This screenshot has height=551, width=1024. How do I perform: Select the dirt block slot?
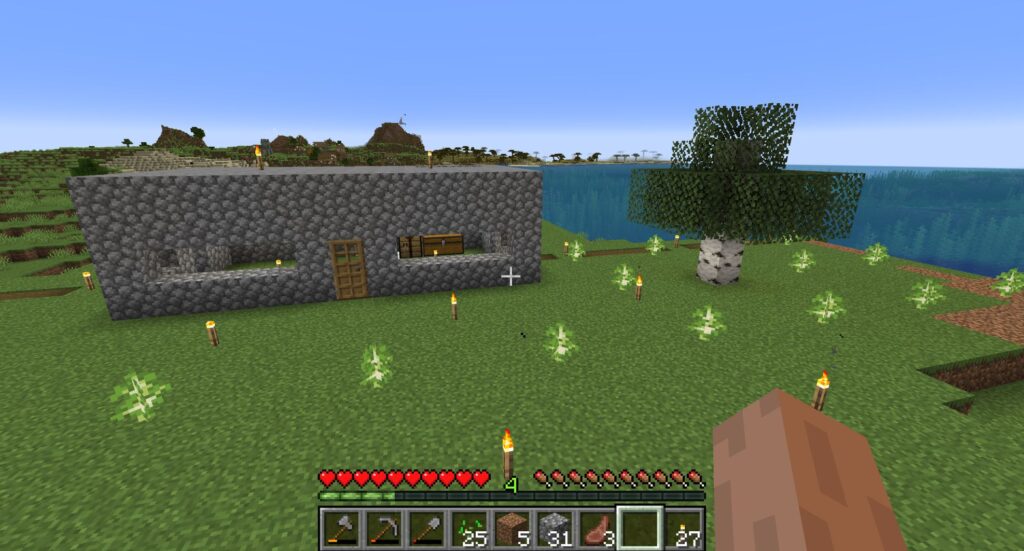[512, 528]
